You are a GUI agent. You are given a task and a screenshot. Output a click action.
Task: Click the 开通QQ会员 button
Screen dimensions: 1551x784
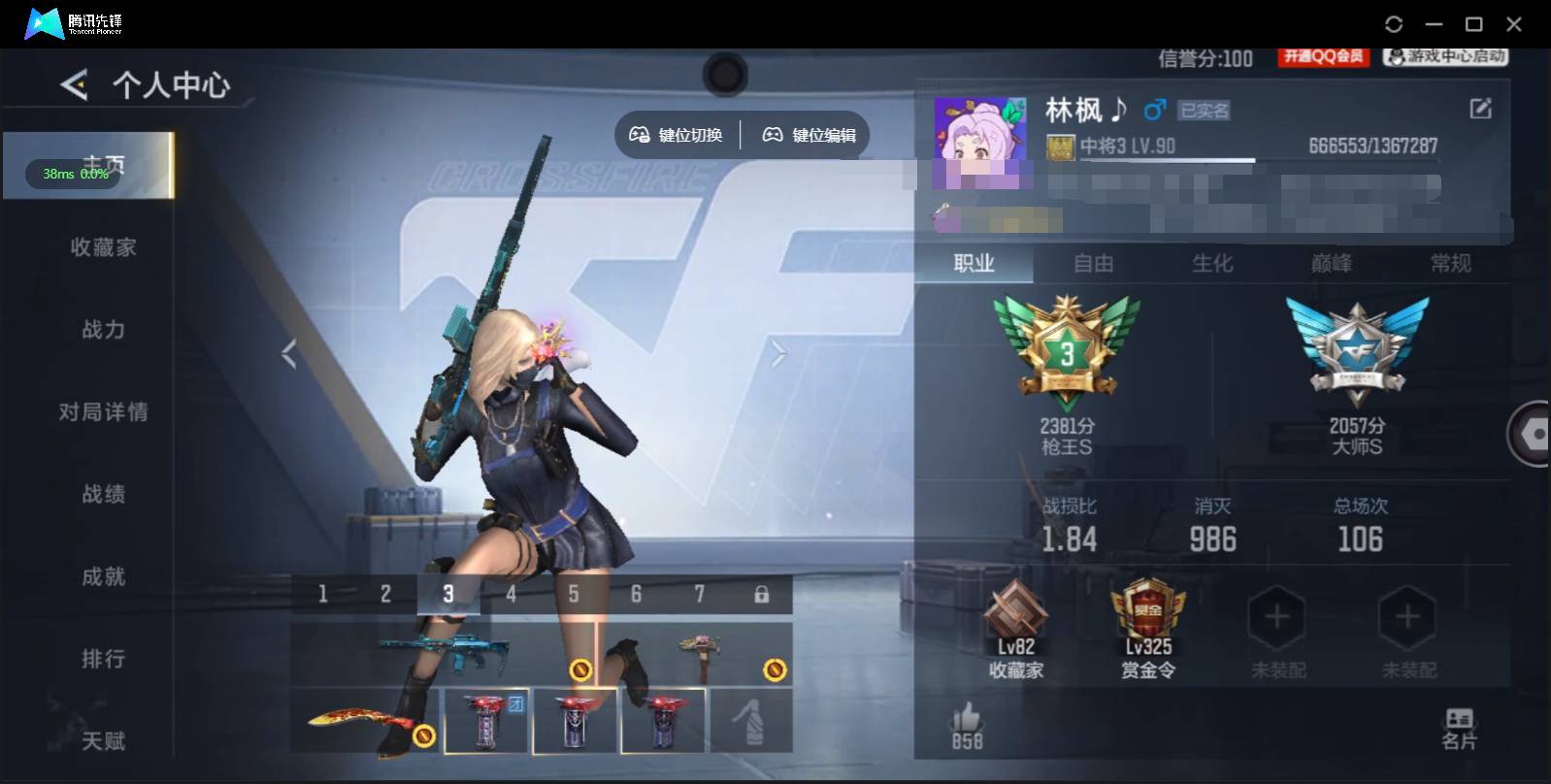(x=1322, y=57)
